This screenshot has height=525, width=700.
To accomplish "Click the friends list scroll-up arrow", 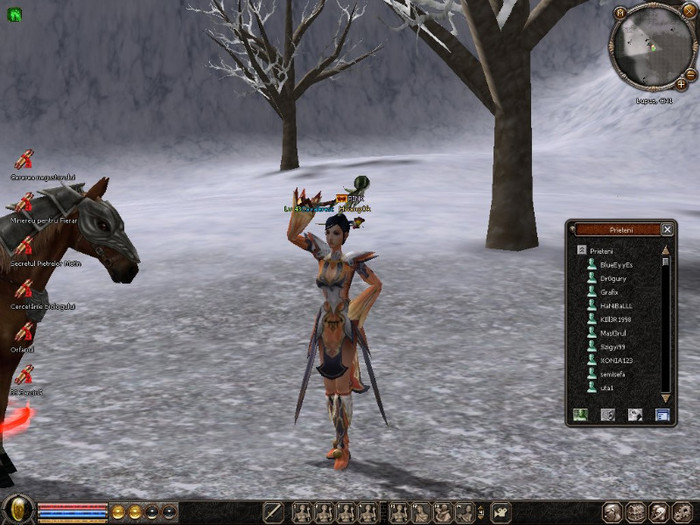I will 666,250.
